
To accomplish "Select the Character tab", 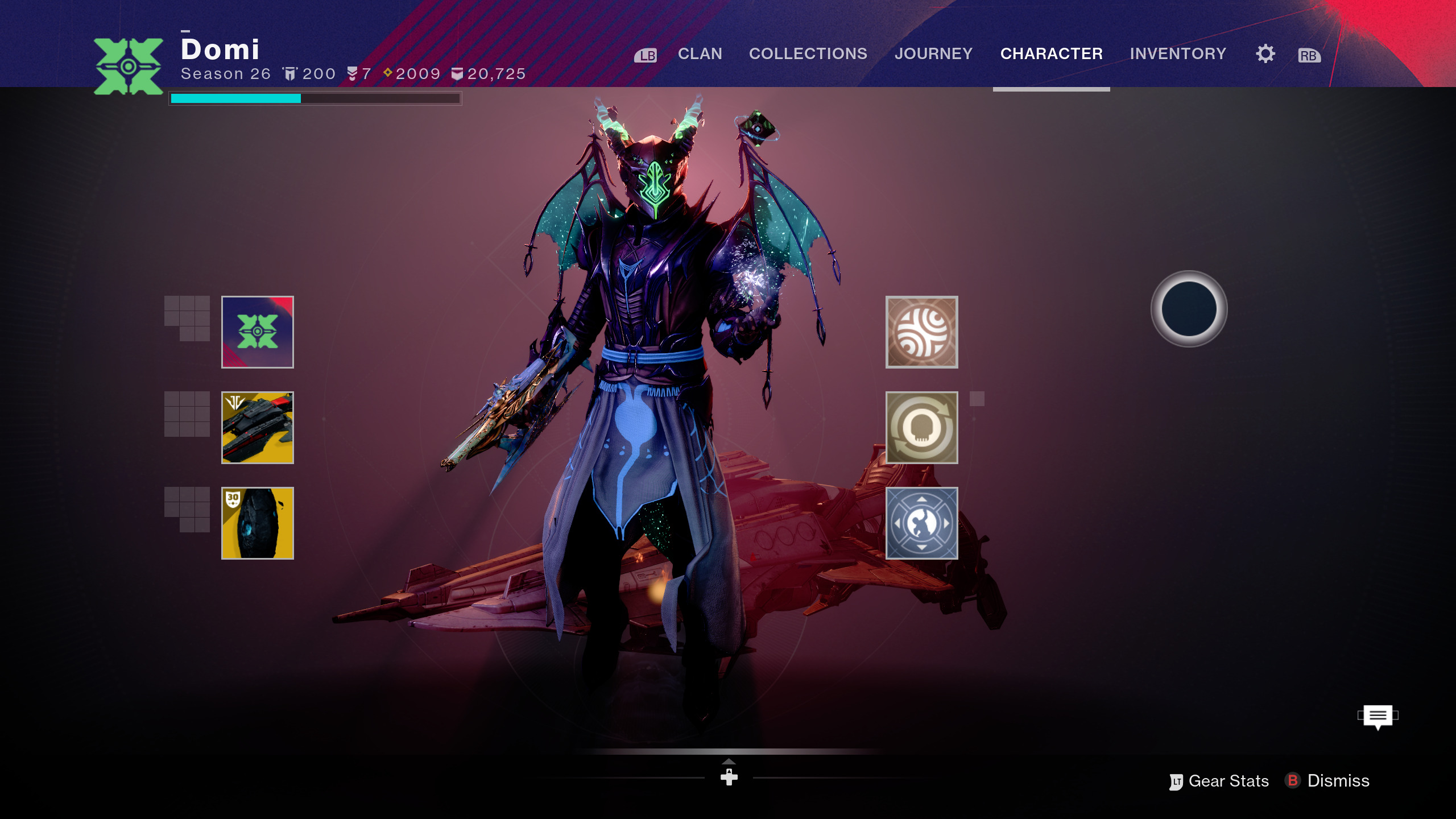I will click(x=1051, y=53).
